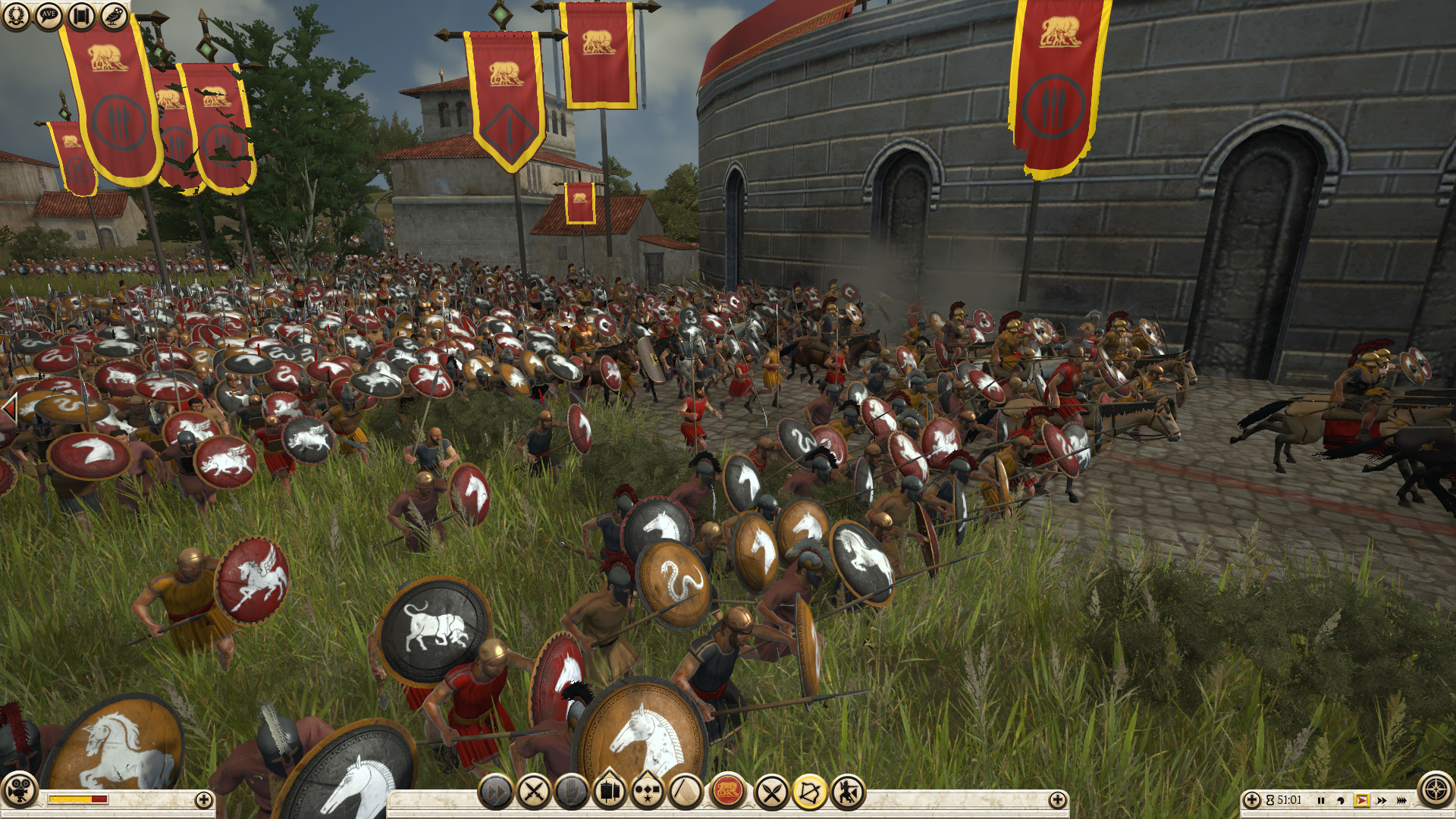Toggle the cinematic camera button
The image size is (1456, 819).
pyautogui.click(x=19, y=789)
